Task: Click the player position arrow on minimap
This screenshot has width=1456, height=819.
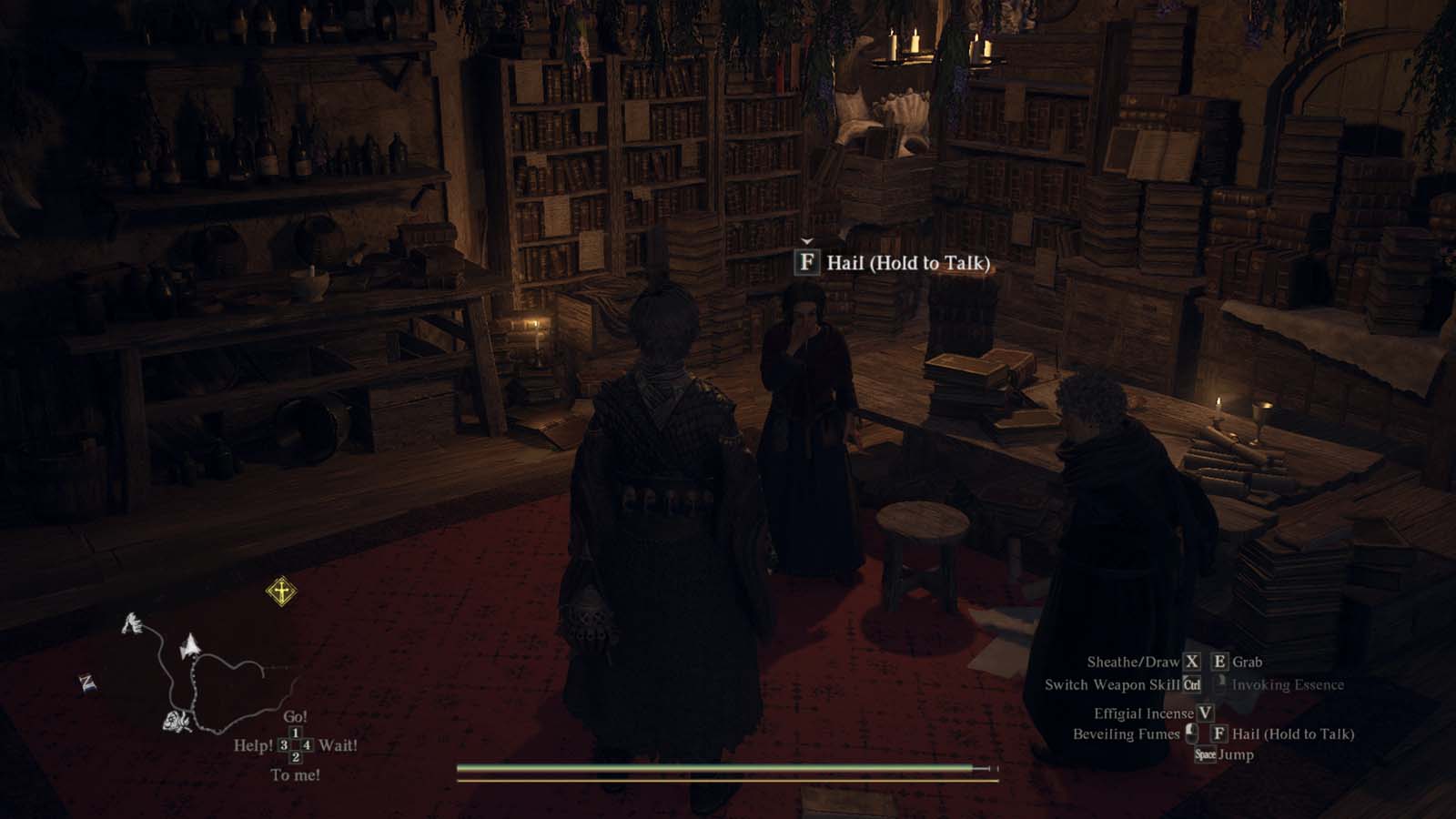Action: [190, 645]
